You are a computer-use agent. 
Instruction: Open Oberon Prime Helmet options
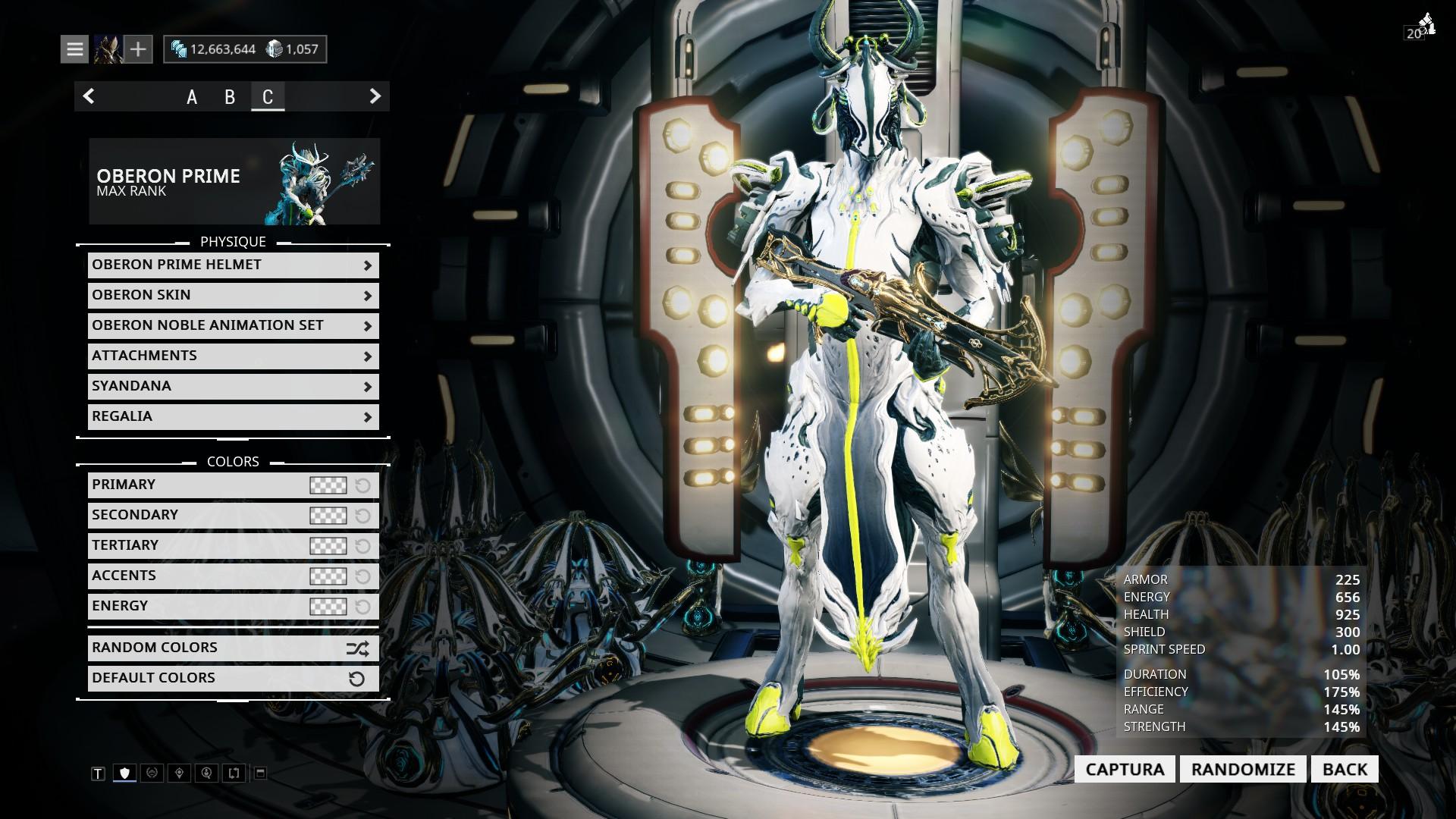pos(233,265)
